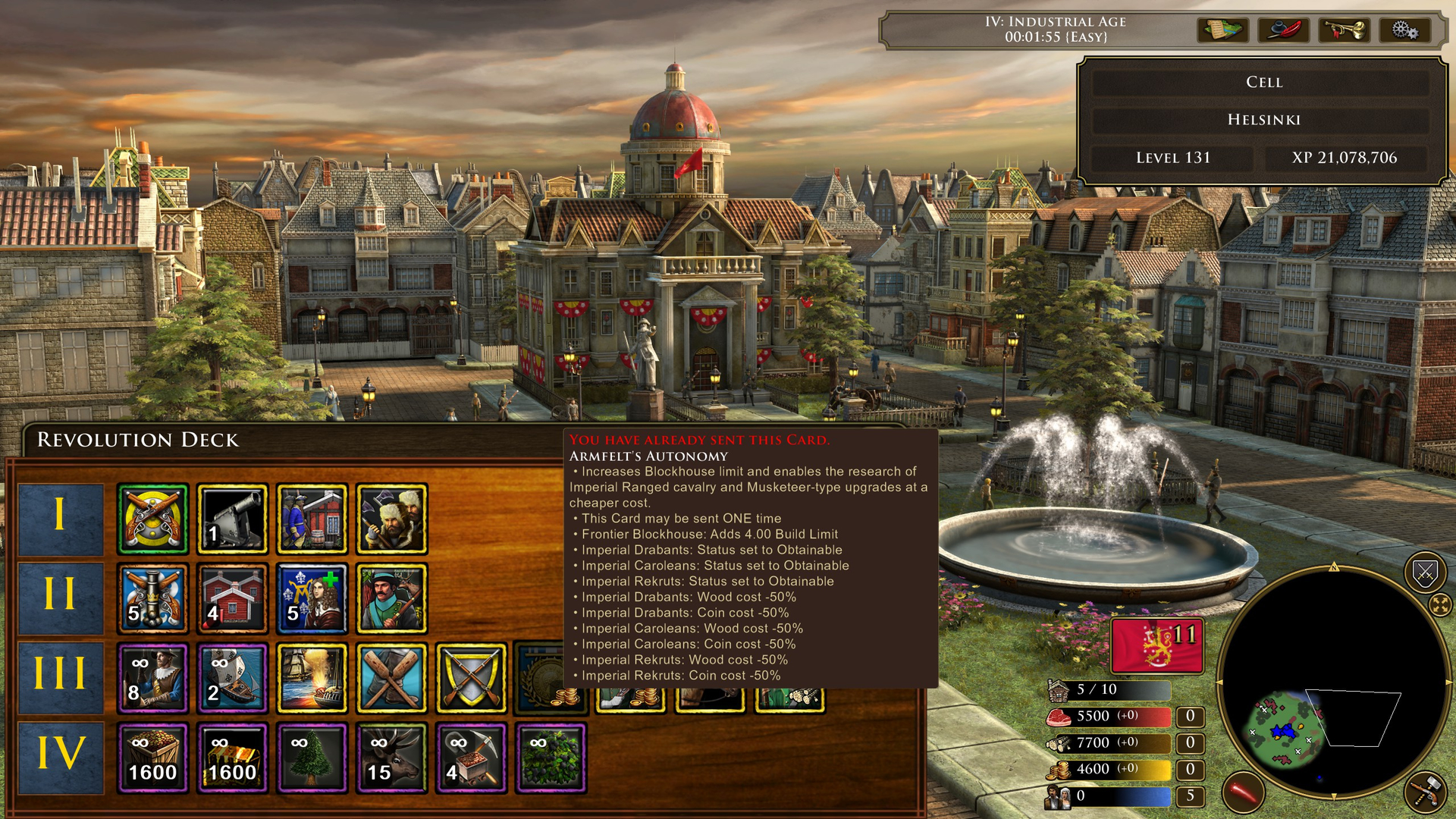Choose the hunter with green sash card
This screenshot has height=819, width=1456.
click(391, 599)
